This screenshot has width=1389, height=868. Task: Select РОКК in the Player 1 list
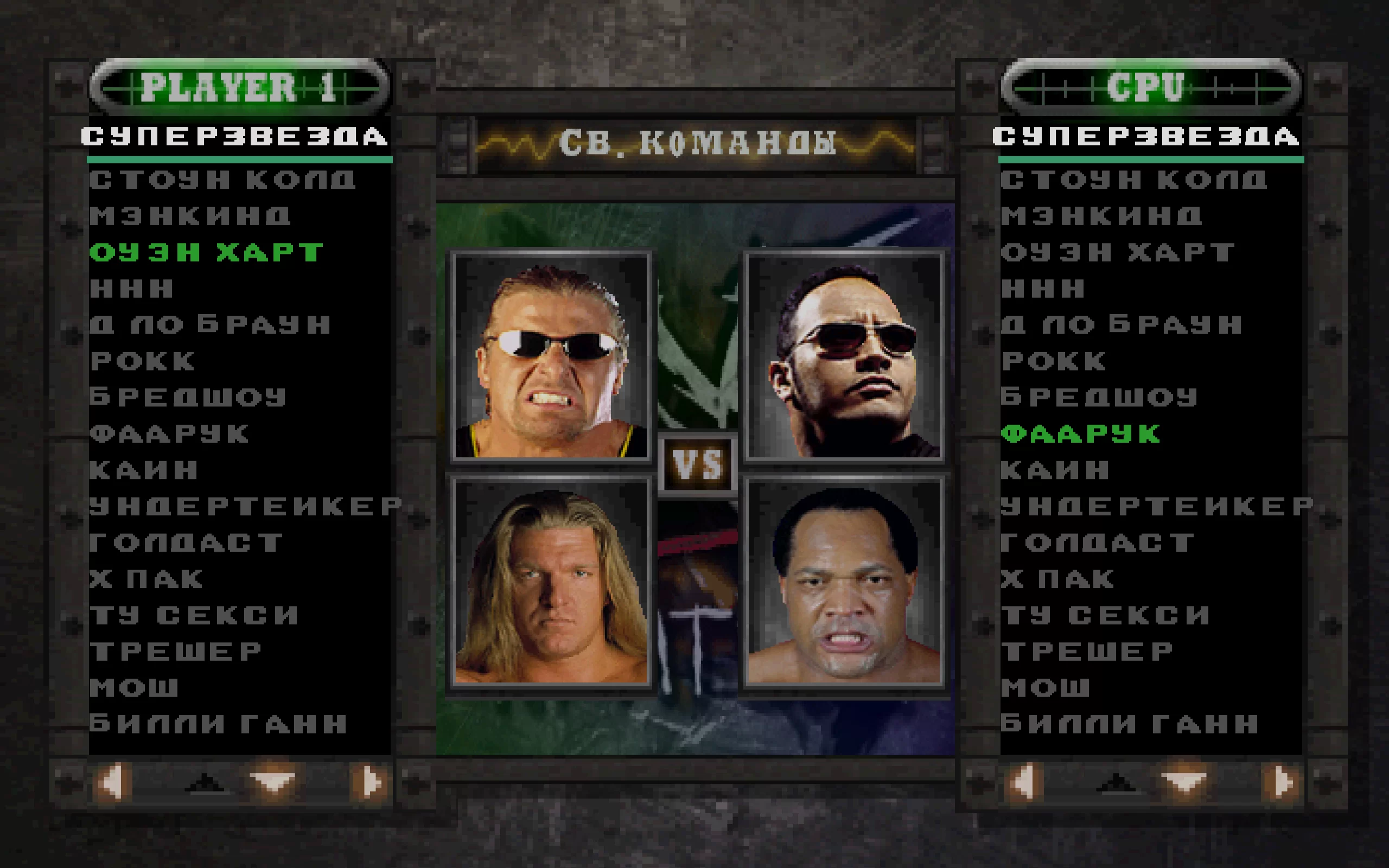coord(142,361)
